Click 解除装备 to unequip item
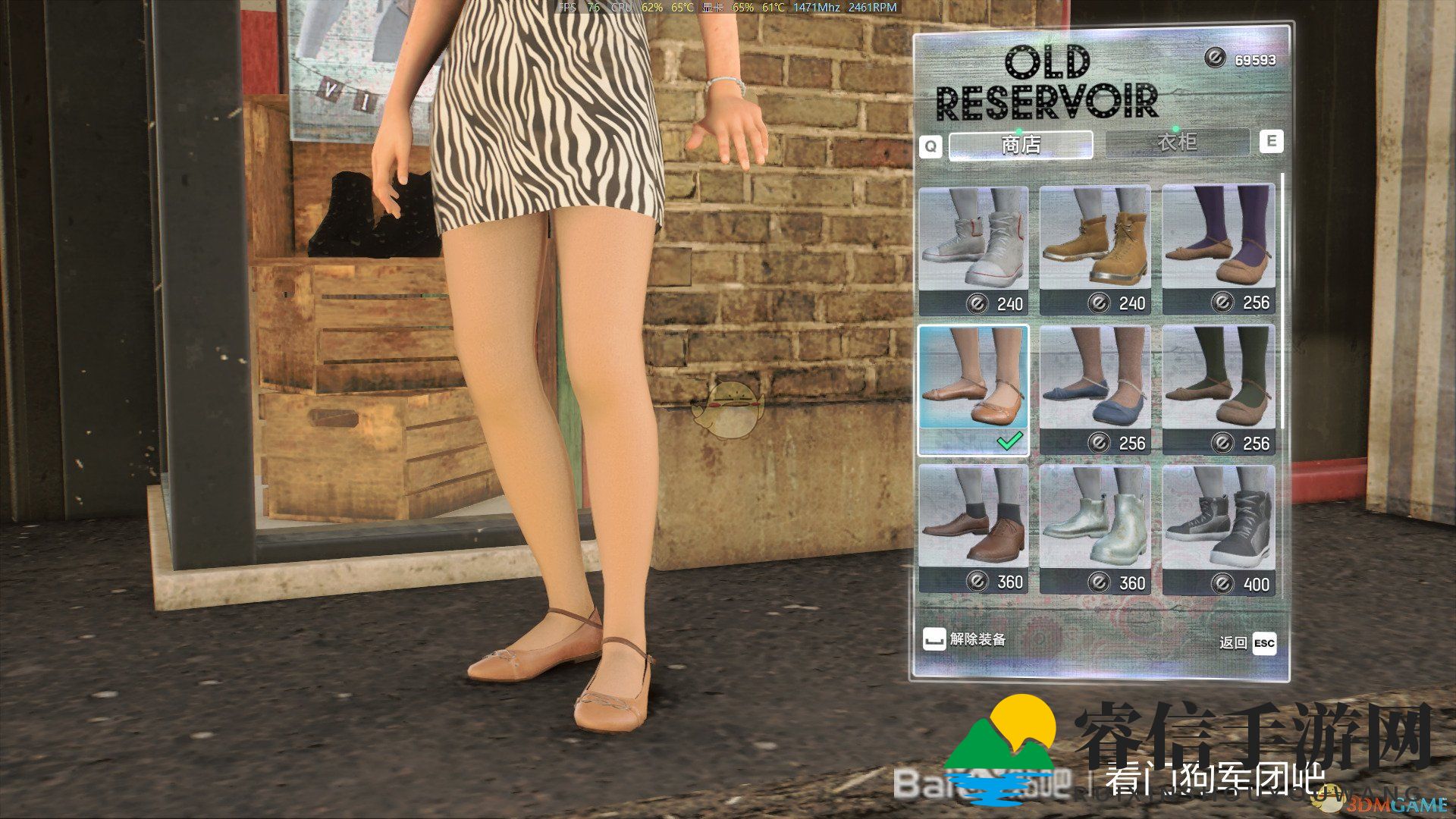Viewport: 1456px width, 819px height. [x=965, y=639]
